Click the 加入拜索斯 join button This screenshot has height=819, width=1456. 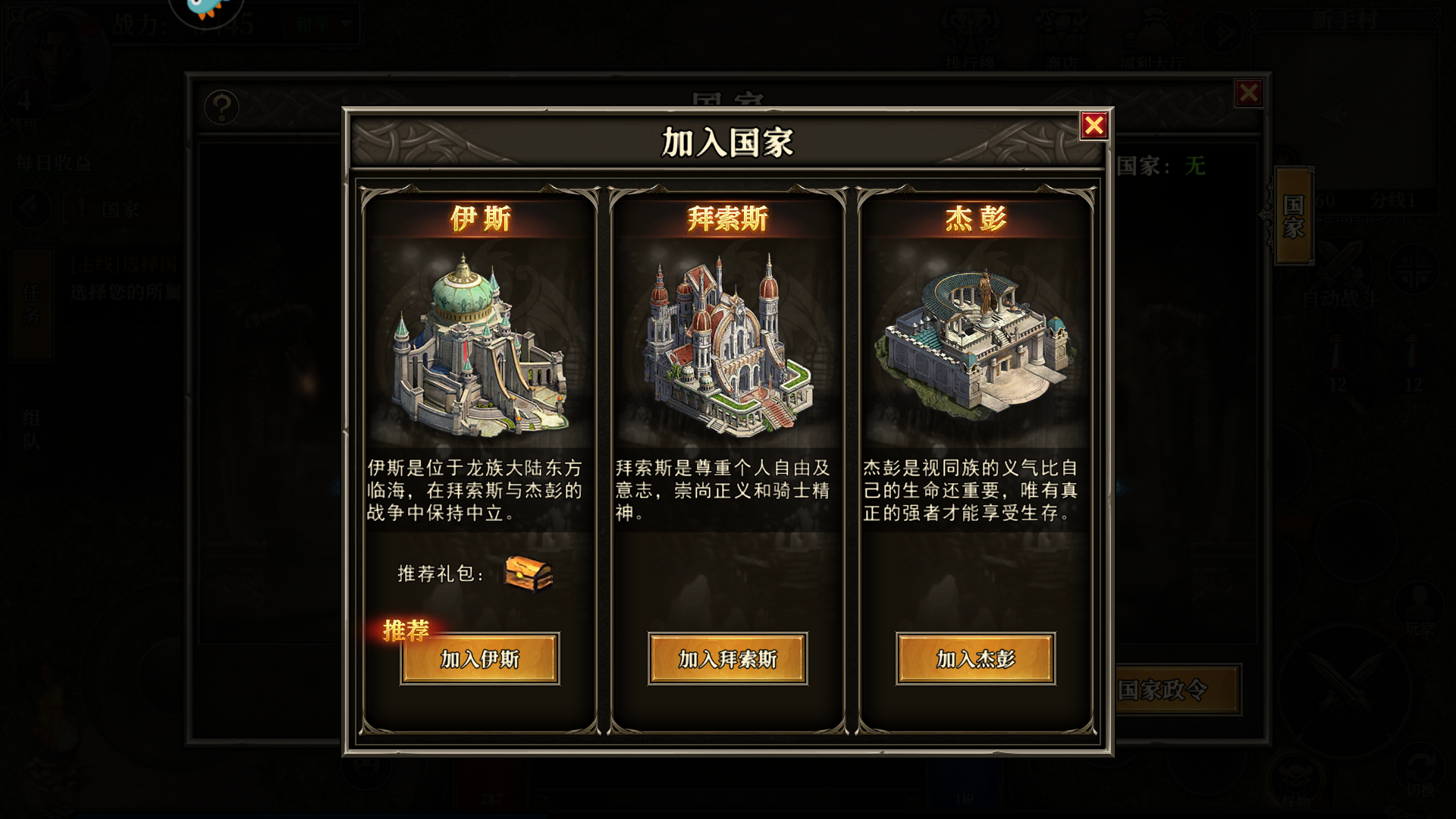727,660
